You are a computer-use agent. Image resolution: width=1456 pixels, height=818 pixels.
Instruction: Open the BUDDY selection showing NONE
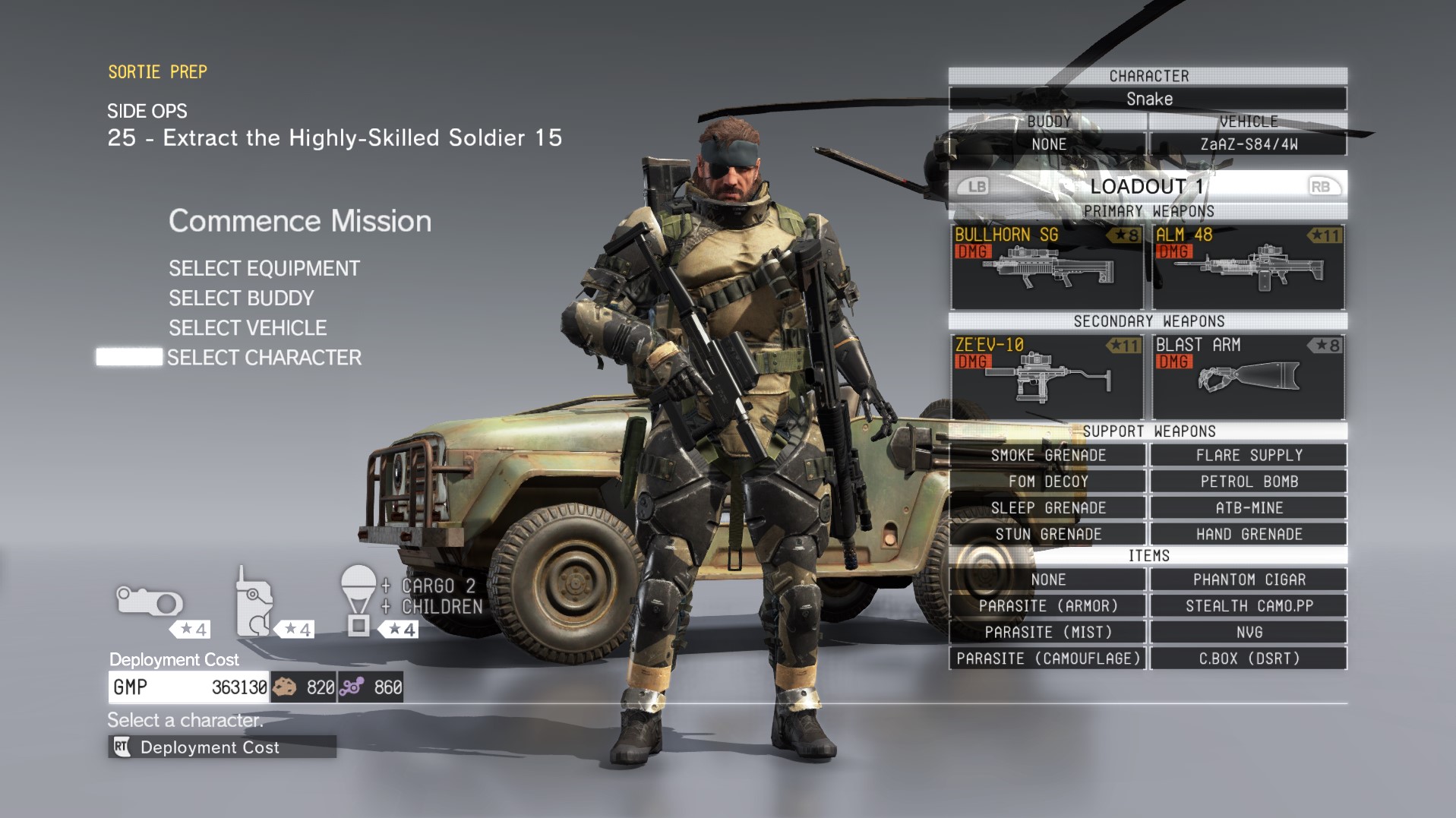tap(1047, 143)
